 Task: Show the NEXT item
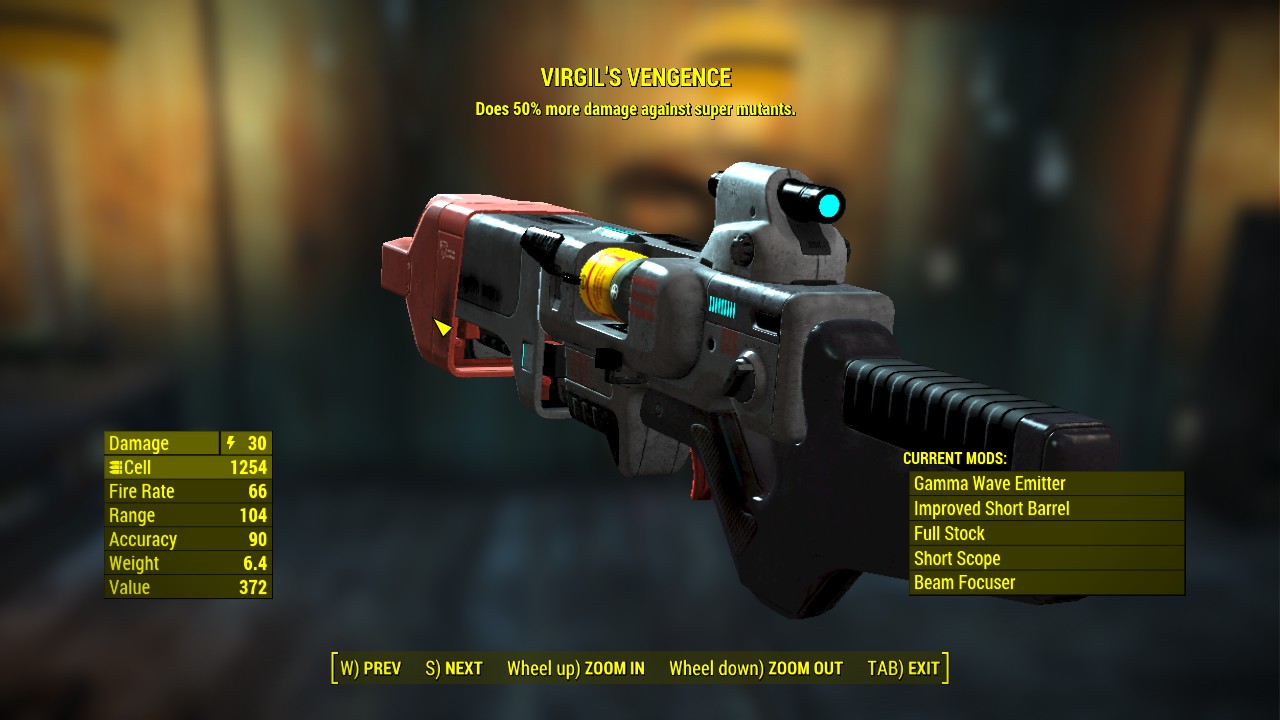point(454,668)
